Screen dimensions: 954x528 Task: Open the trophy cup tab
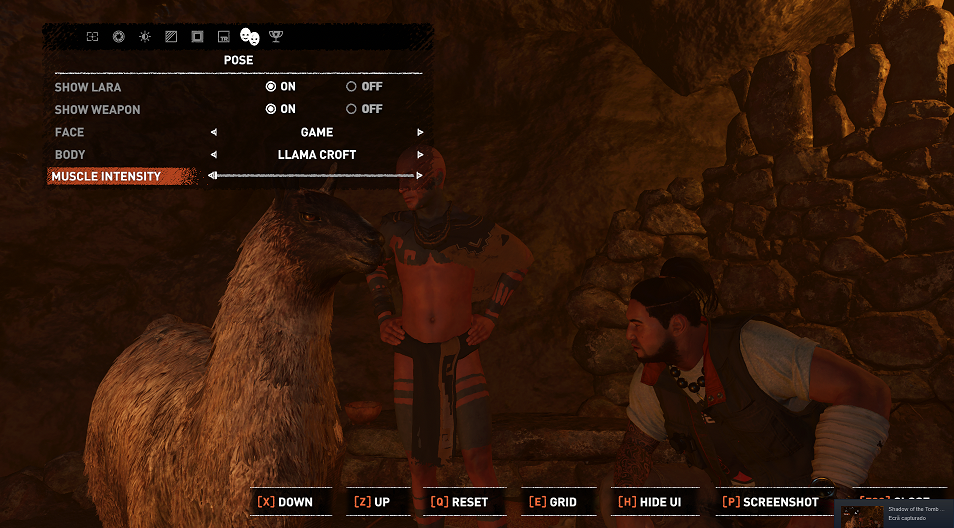pos(276,37)
